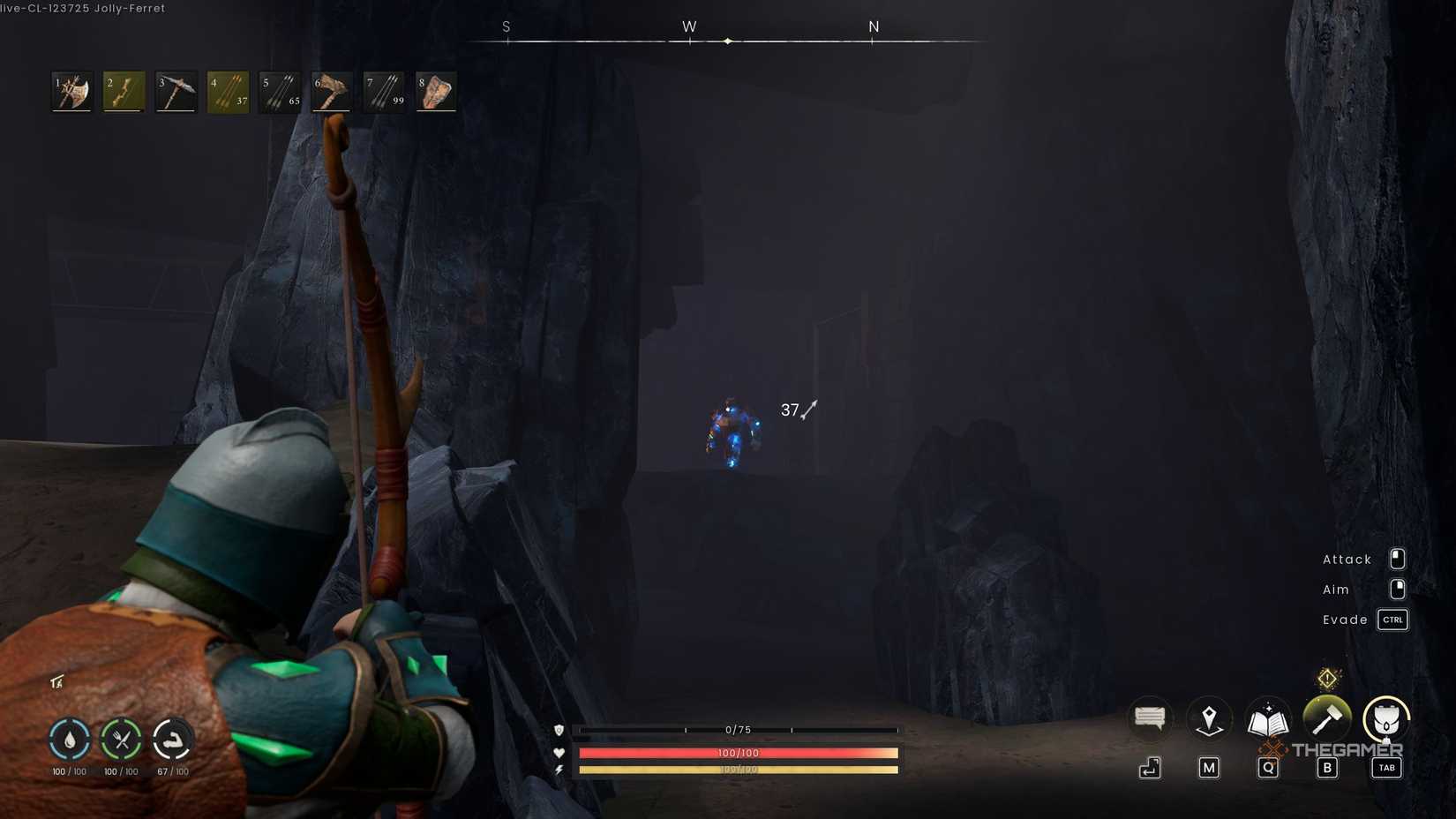This screenshot has width=1456, height=819.
Task: Click the Evade CTRL keybind prompt
Action: point(1392,620)
